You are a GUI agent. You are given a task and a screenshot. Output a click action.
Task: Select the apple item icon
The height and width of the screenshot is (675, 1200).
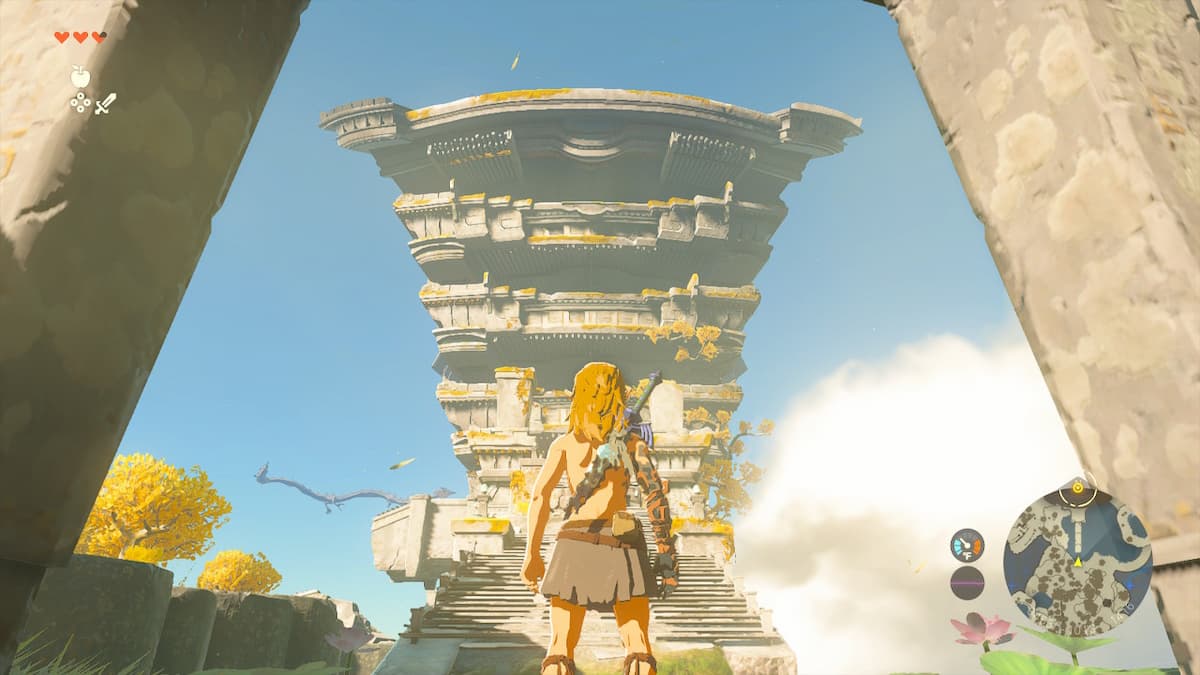tap(80, 76)
